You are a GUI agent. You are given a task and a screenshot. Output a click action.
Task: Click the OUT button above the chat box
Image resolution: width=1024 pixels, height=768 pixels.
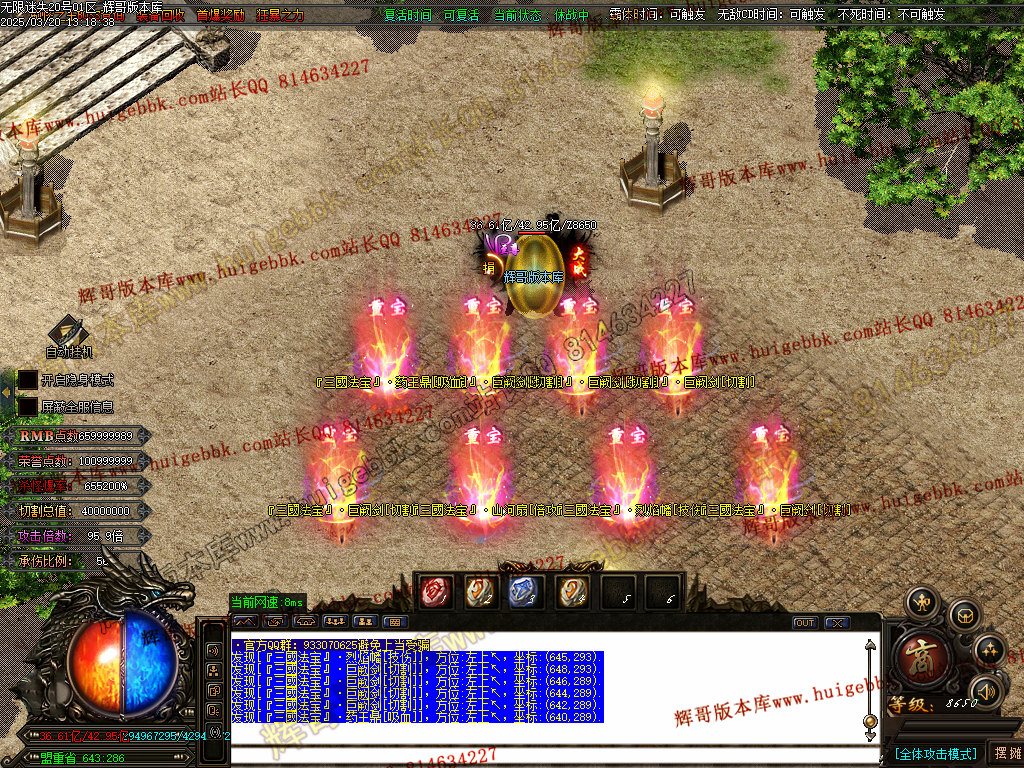(805, 623)
